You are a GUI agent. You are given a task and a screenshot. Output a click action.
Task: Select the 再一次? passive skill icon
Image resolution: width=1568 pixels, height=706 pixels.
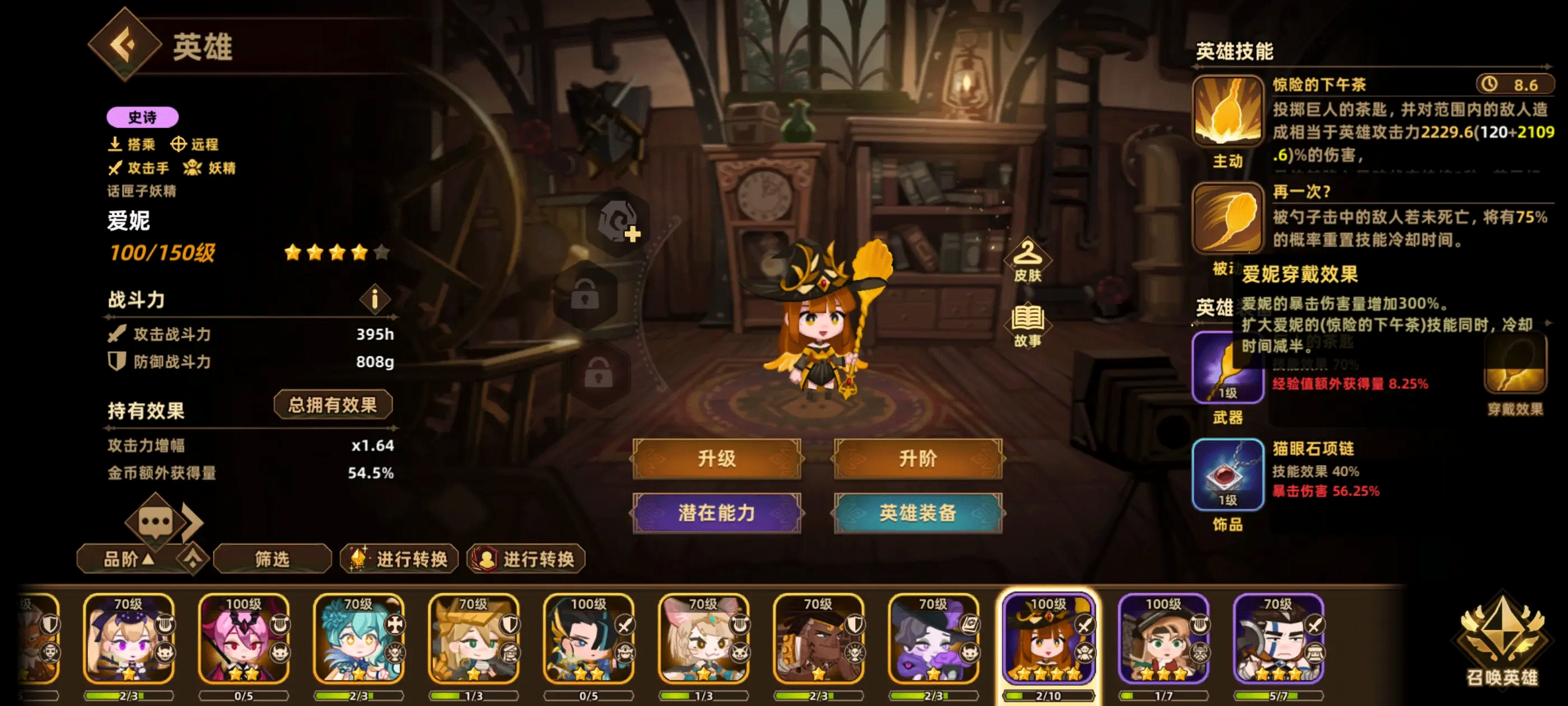coord(1227,219)
